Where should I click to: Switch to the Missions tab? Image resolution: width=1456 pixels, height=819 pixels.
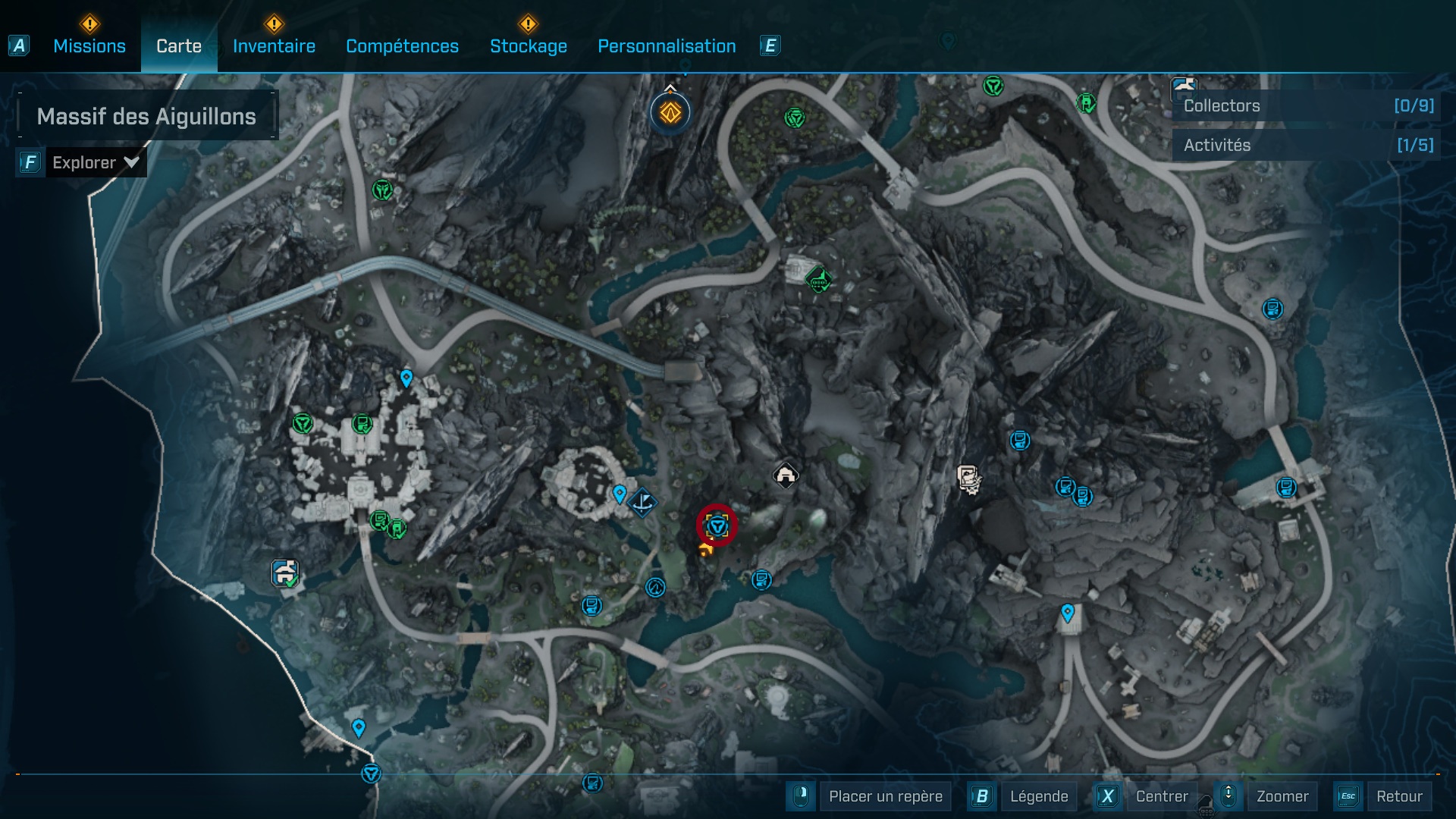click(89, 46)
